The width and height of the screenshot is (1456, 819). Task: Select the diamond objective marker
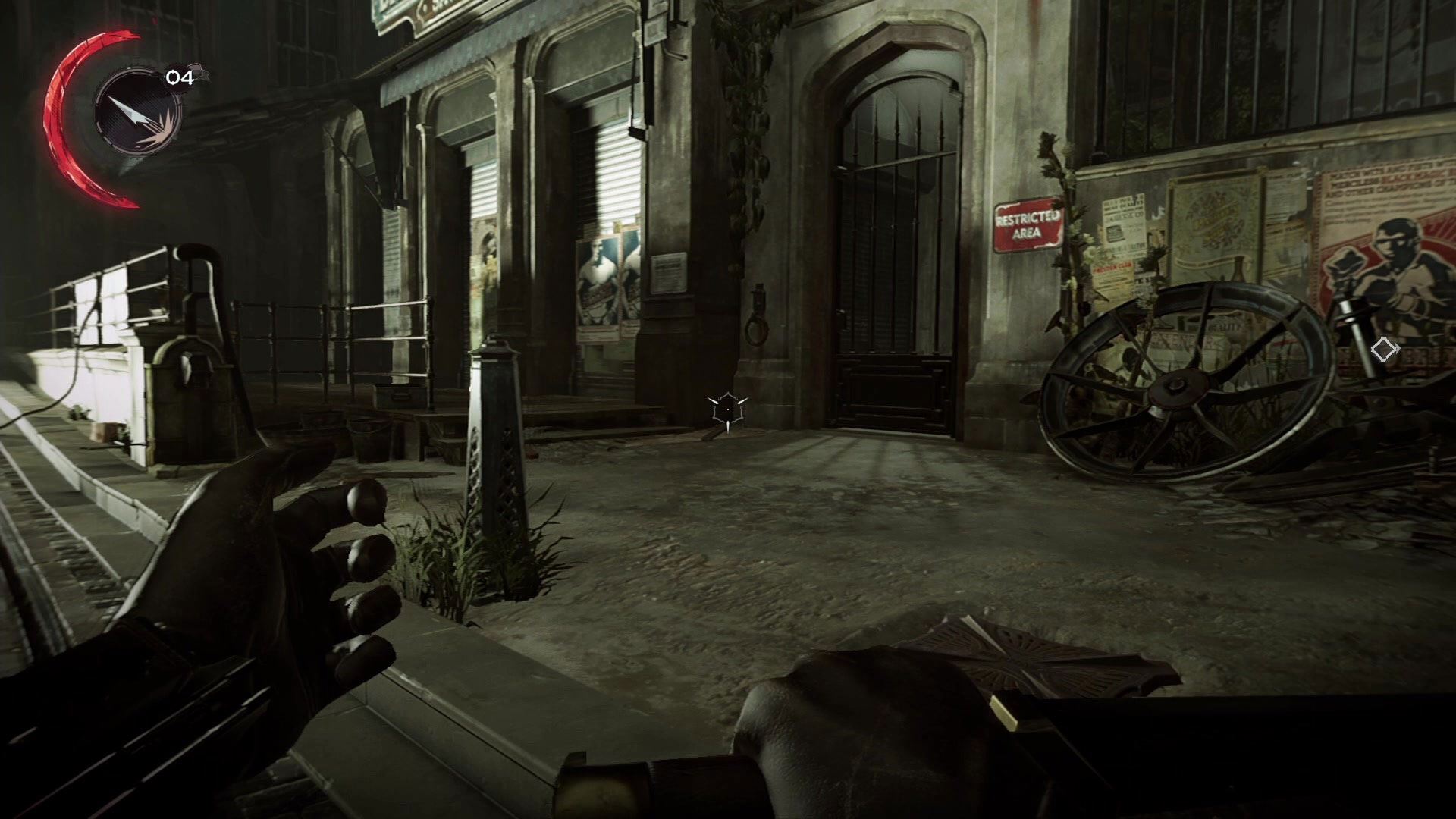(x=1384, y=350)
